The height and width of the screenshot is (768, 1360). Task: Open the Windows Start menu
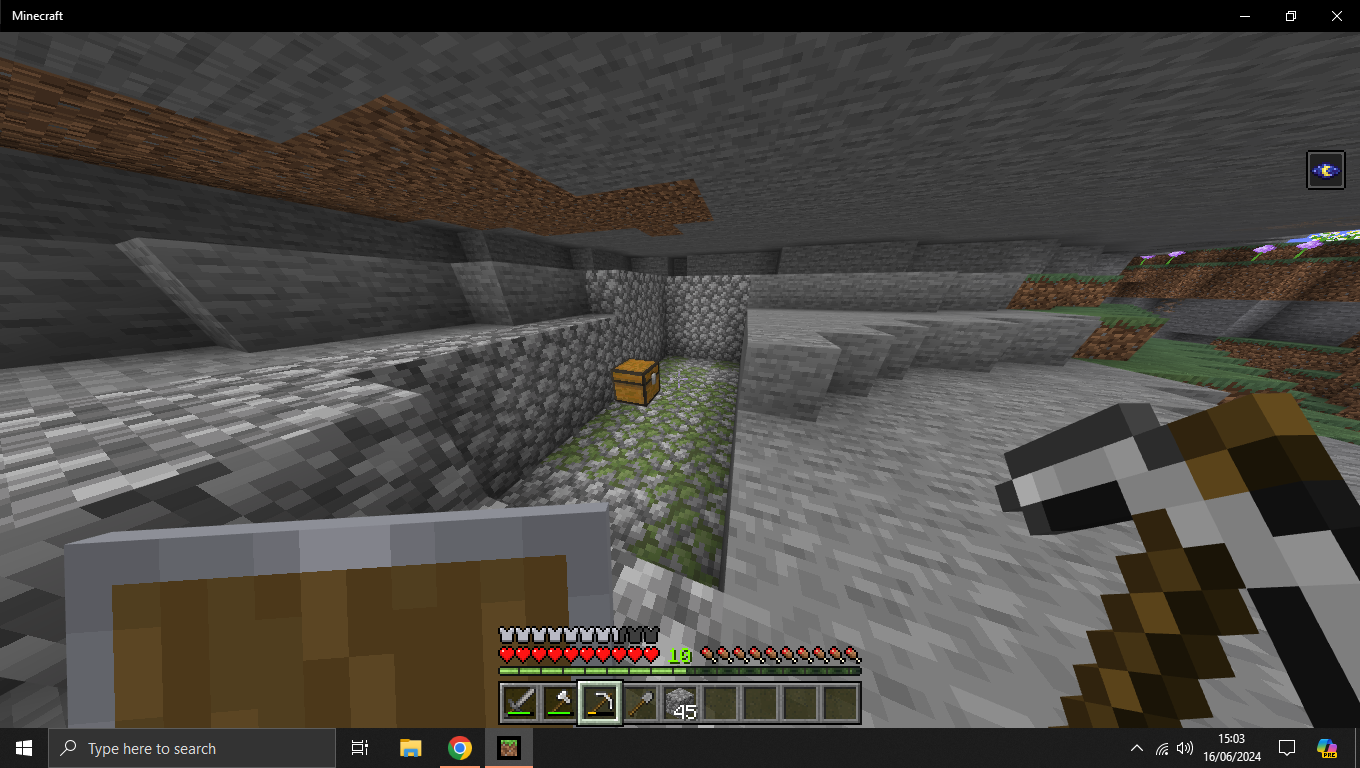(22, 747)
